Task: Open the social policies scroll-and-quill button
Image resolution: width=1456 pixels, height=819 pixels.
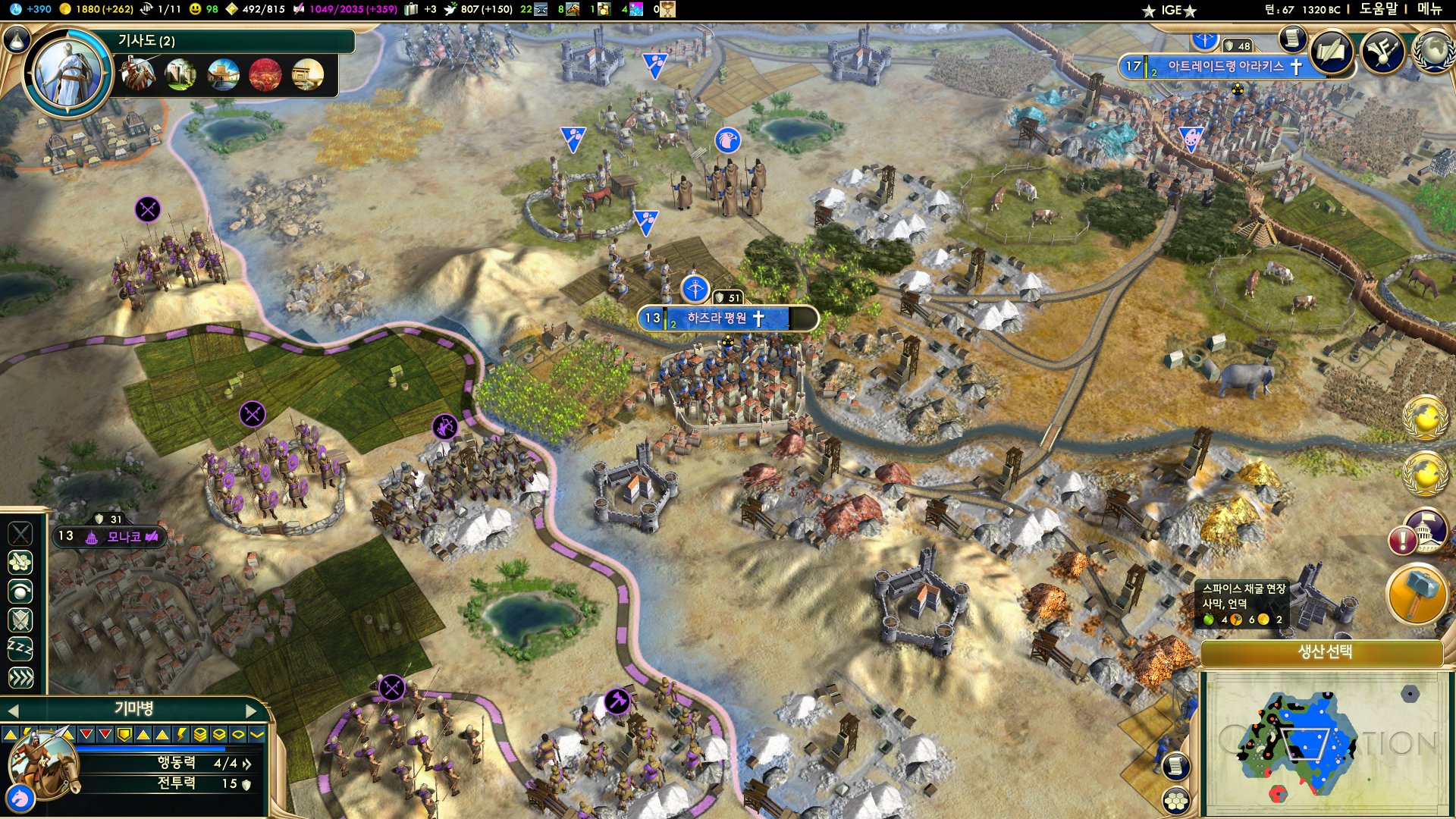Action: 1332,52
